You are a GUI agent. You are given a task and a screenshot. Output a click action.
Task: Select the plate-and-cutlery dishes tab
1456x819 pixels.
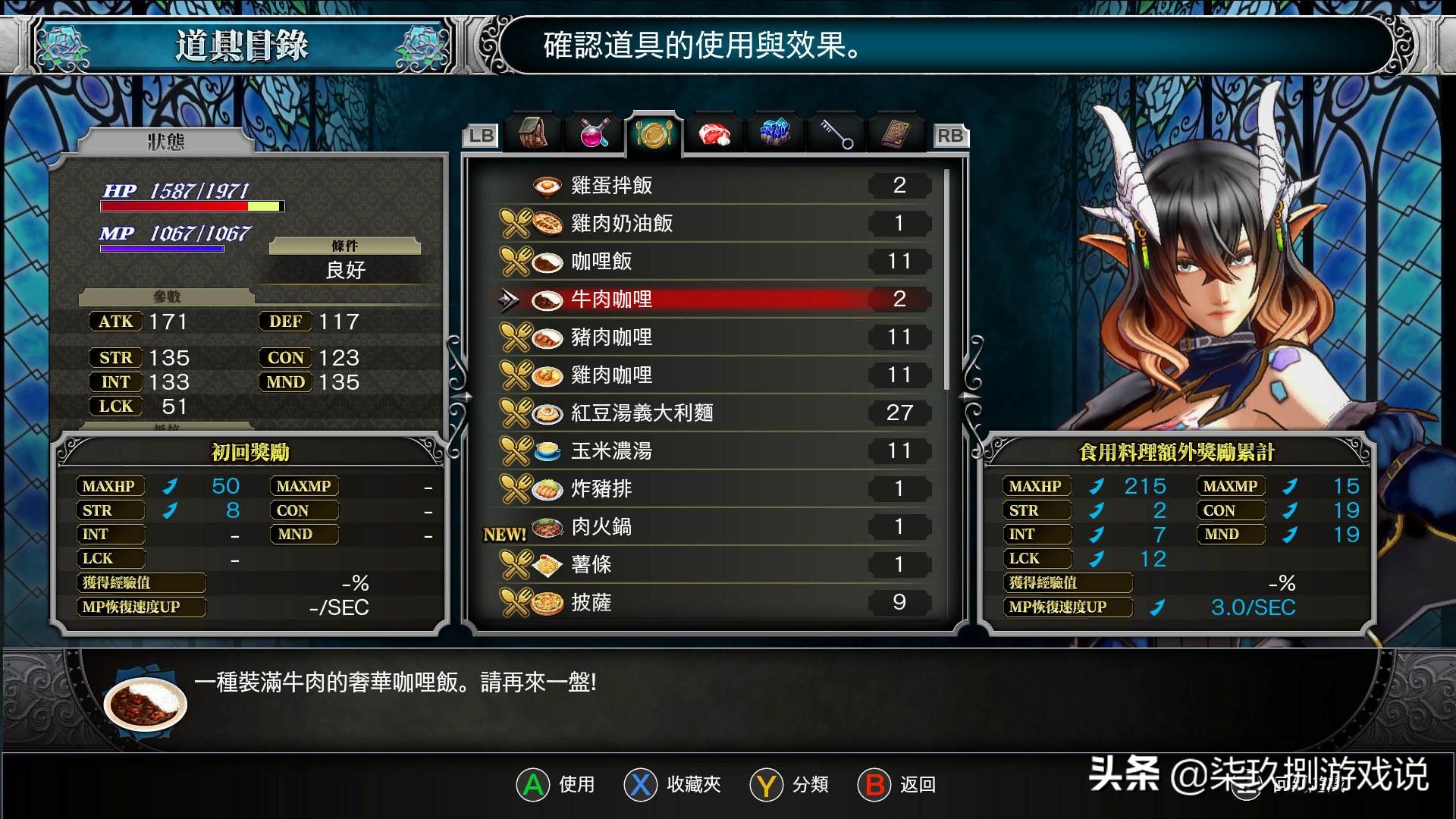point(654,134)
